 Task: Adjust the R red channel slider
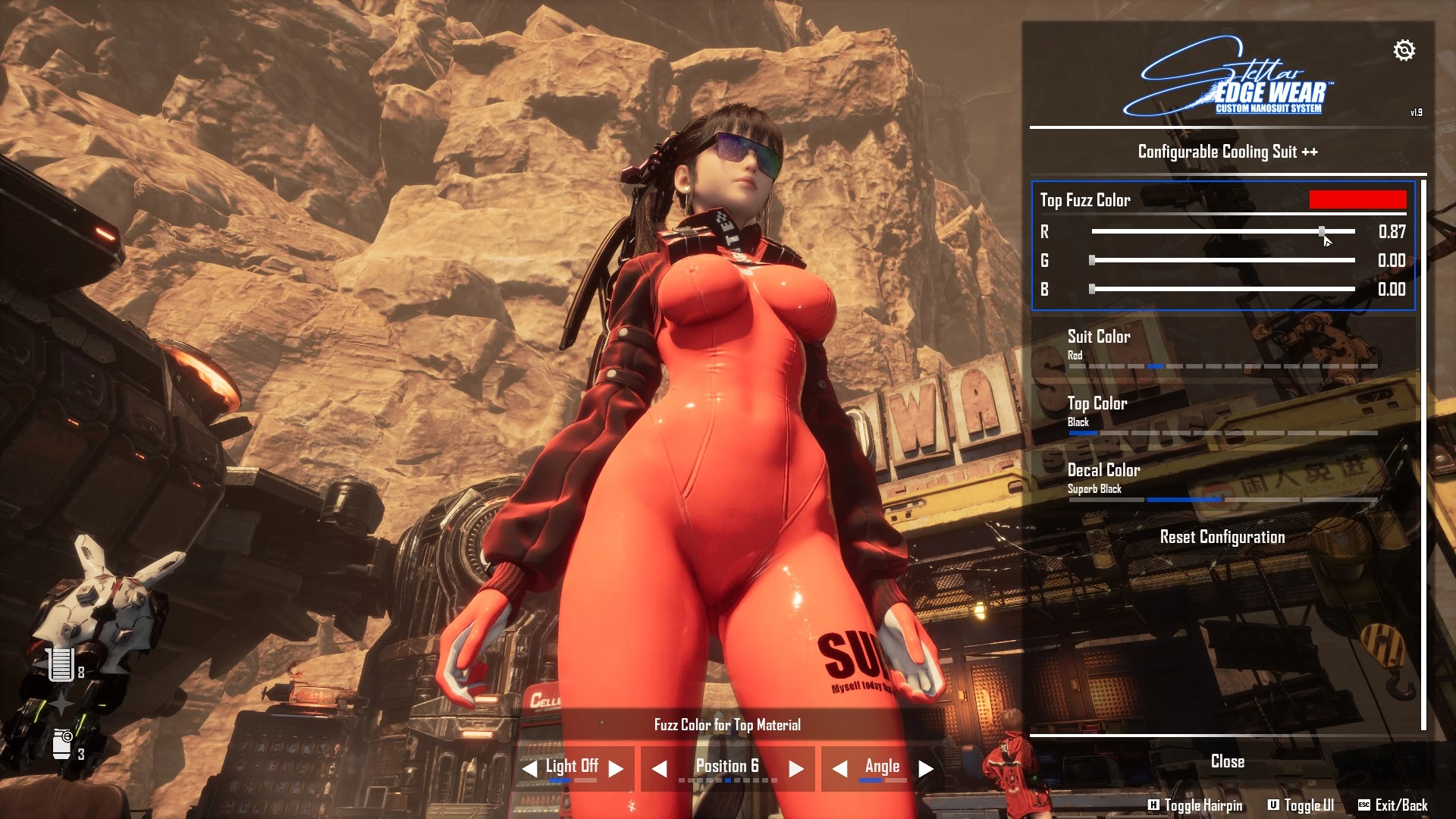point(1322,231)
